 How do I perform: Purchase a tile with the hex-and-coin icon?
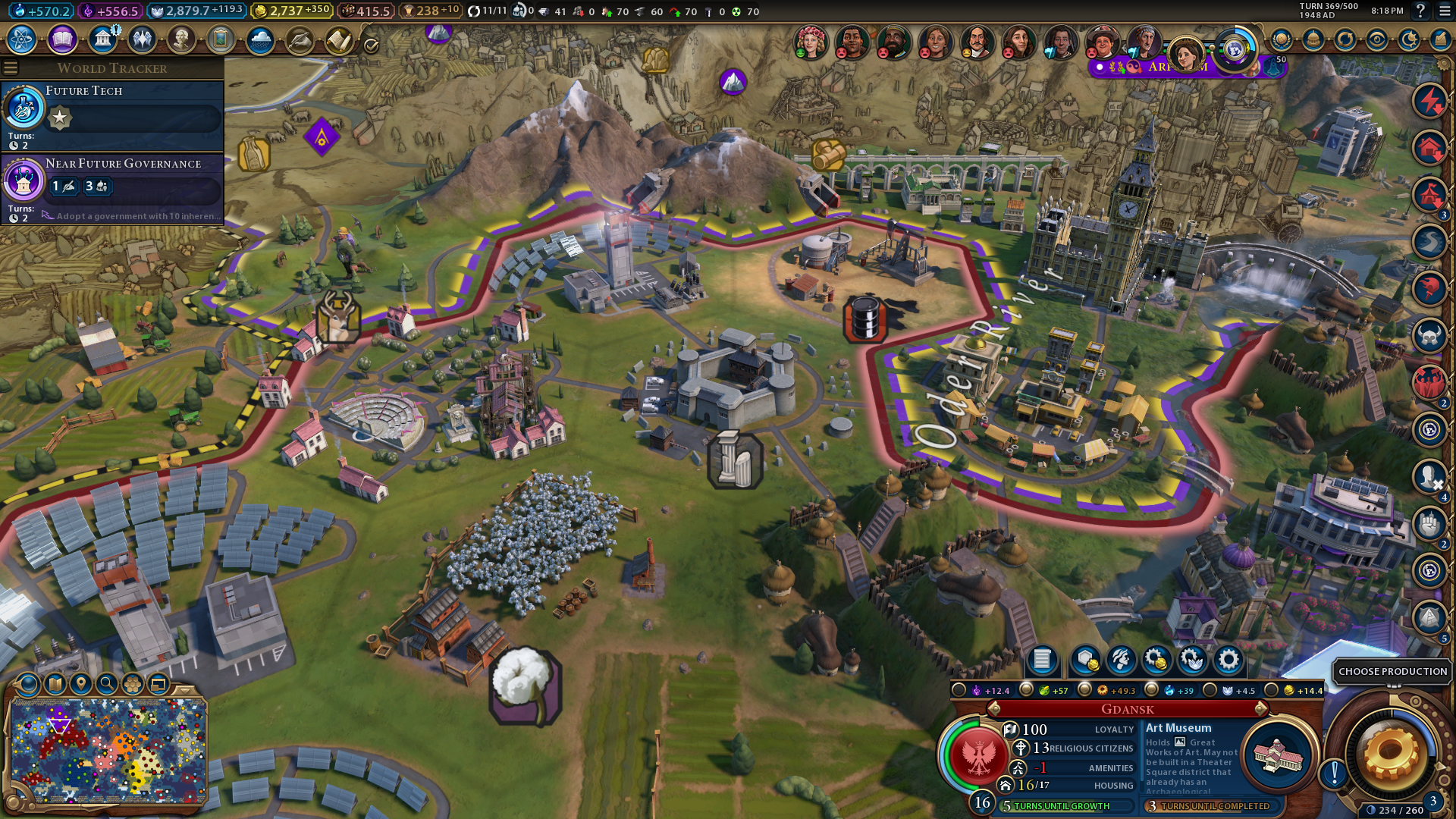(x=1085, y=660)
